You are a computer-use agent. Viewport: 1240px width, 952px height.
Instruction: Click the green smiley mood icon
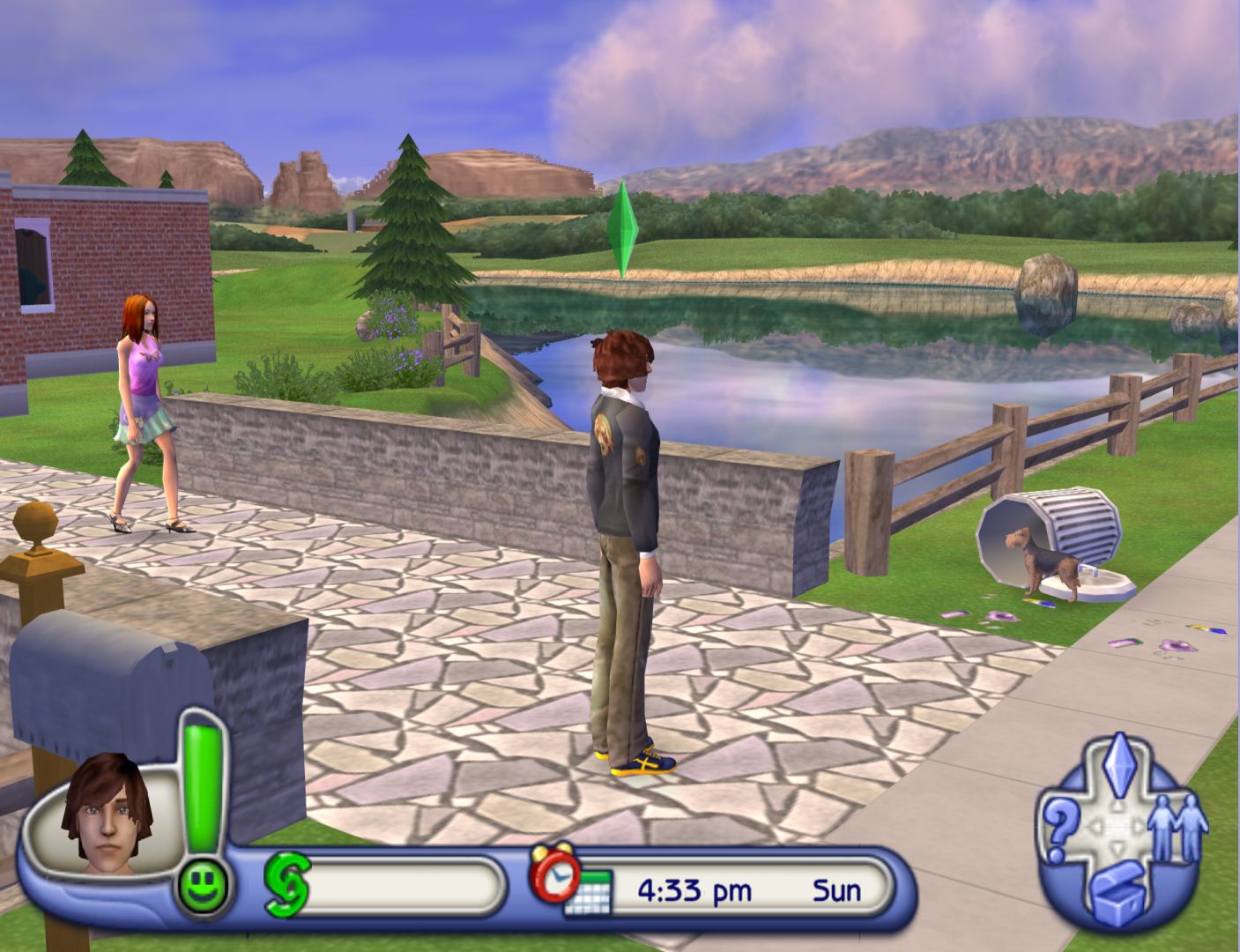203,884
